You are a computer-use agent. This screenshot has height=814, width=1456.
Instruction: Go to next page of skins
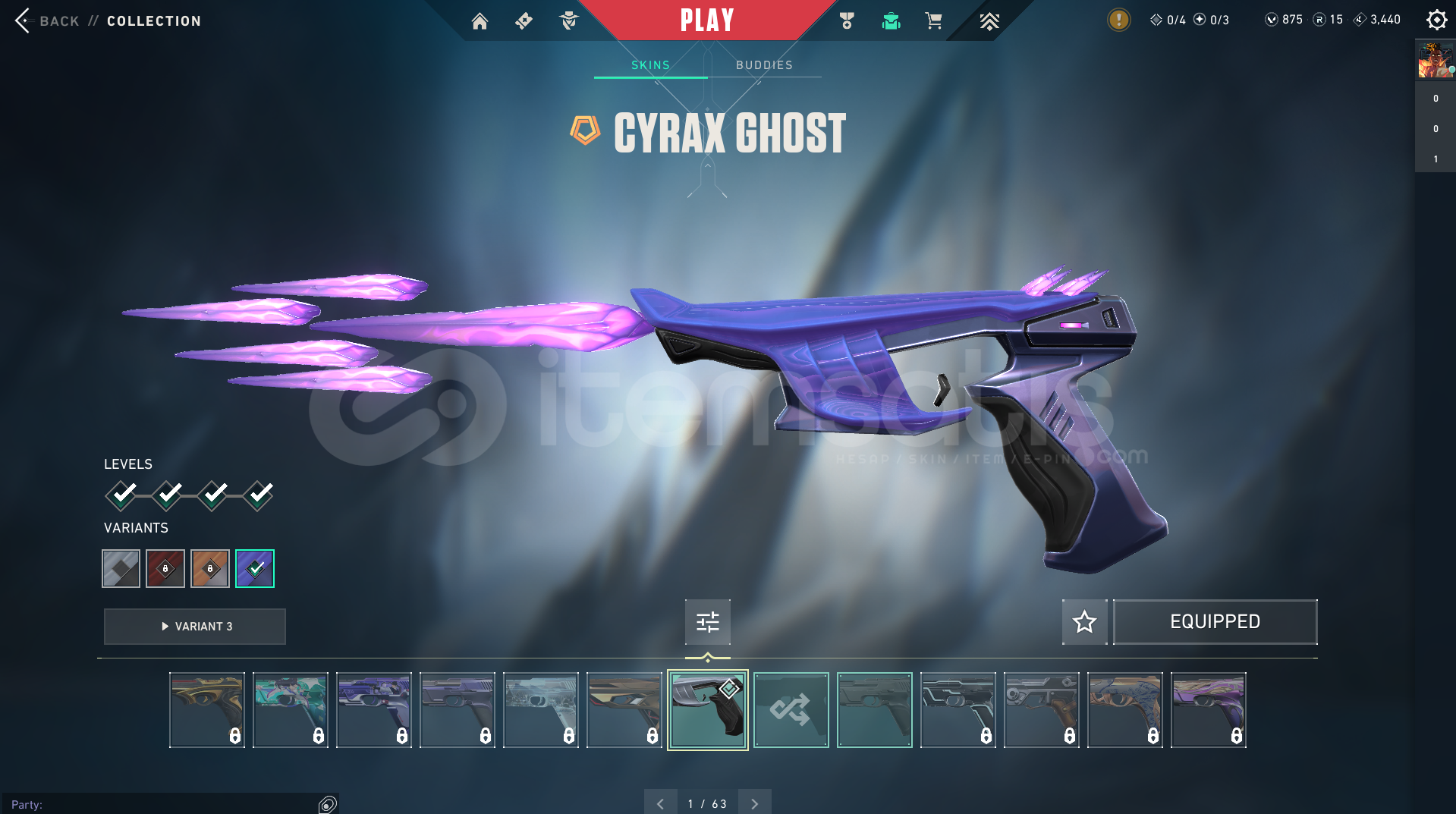(754, 803)
